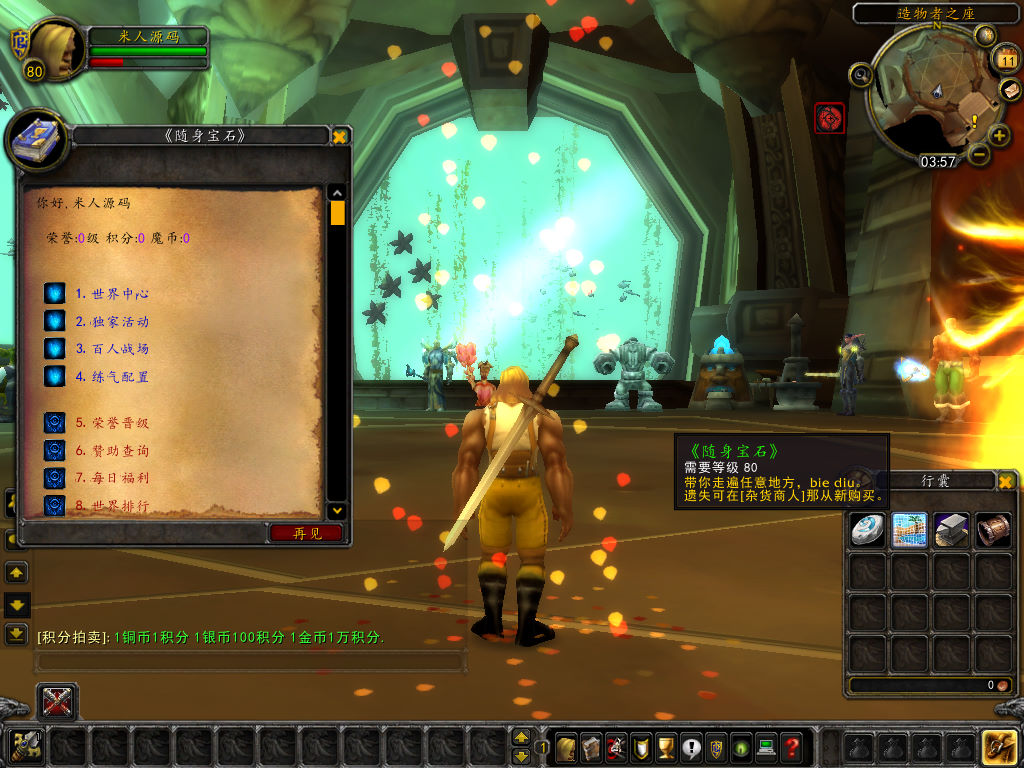Close the 行囊 bag window

[1006, 481]
